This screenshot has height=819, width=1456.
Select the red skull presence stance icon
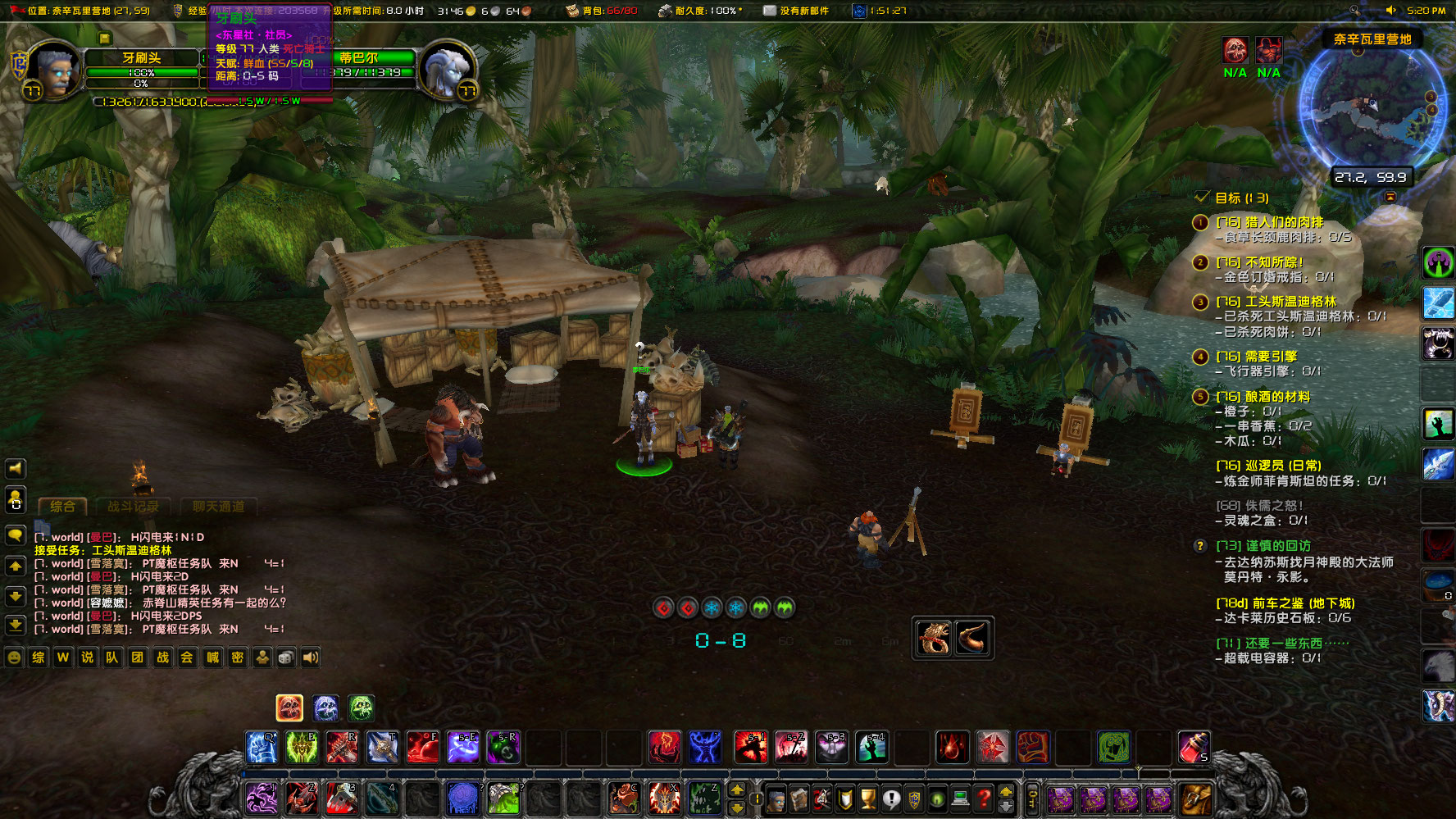click(x=289, y=708)
